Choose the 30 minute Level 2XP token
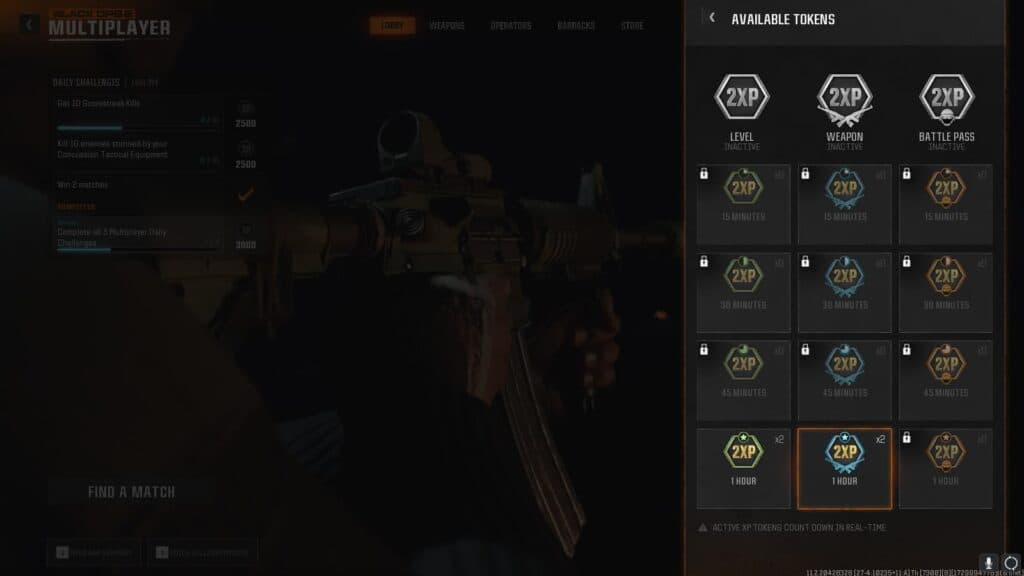 point(743,292)
